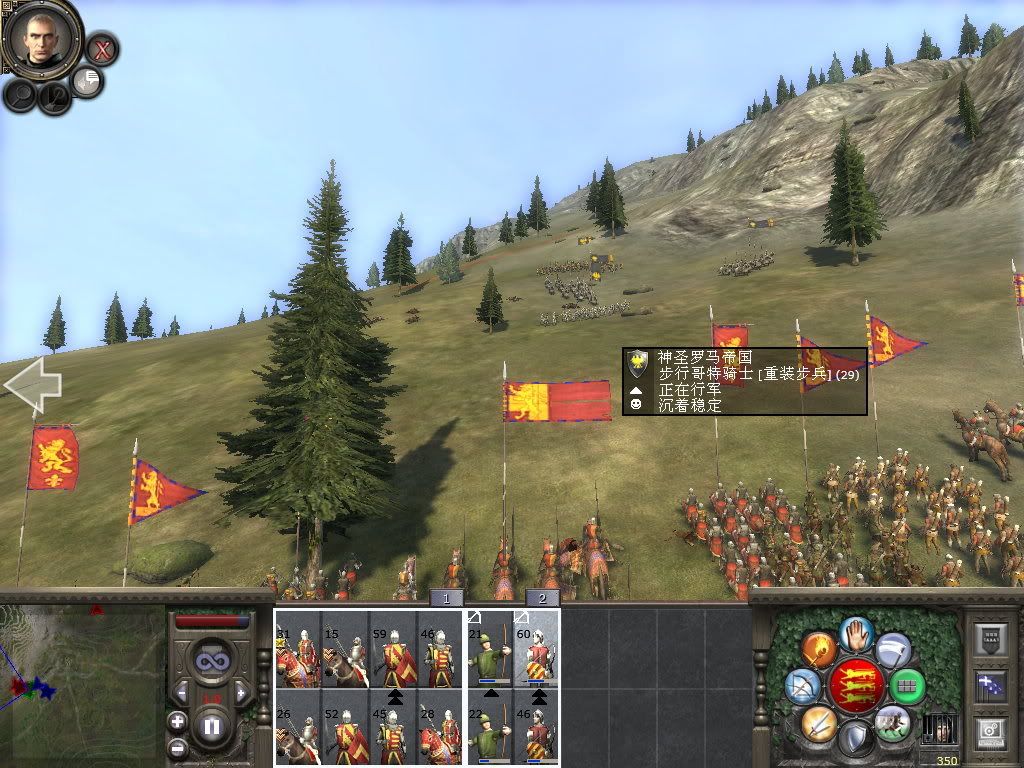Select the unit card with 59 soldiers
The image size is (1024, 768).
click(x=393, y=650)
